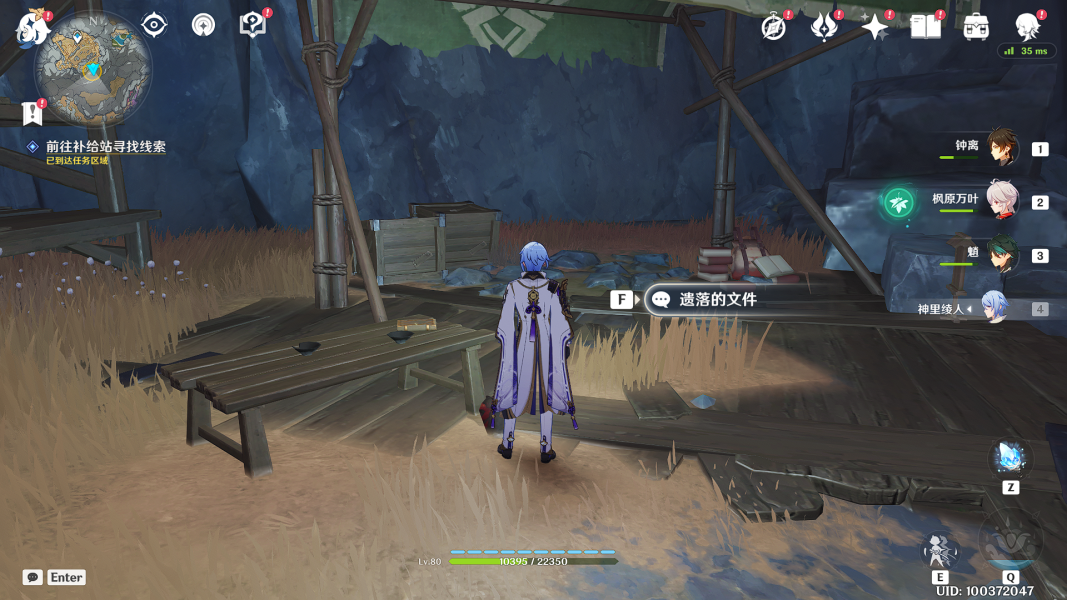Screen dimensions: 1067x600
Task: Open the wish star icon
Action: point(874,27)
